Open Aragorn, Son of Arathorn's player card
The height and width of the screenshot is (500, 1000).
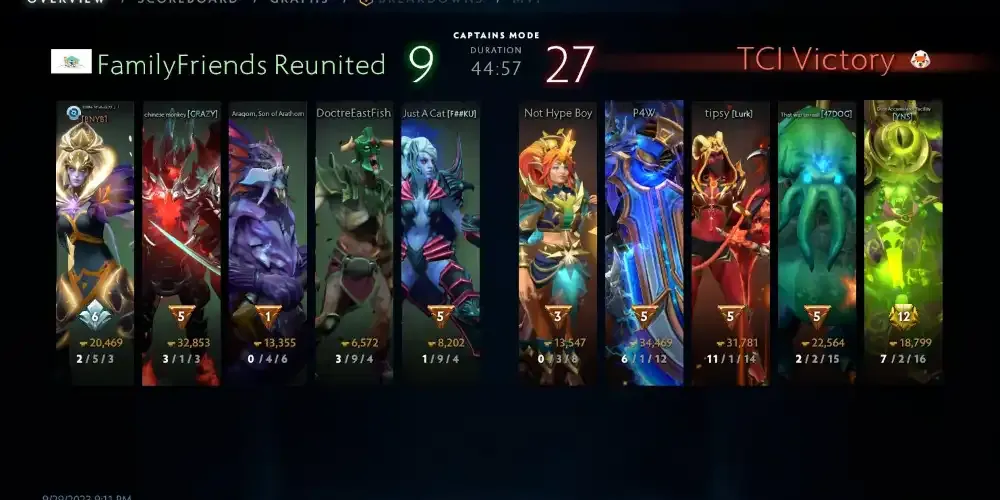pyautogui.click(x=267, y=242)
